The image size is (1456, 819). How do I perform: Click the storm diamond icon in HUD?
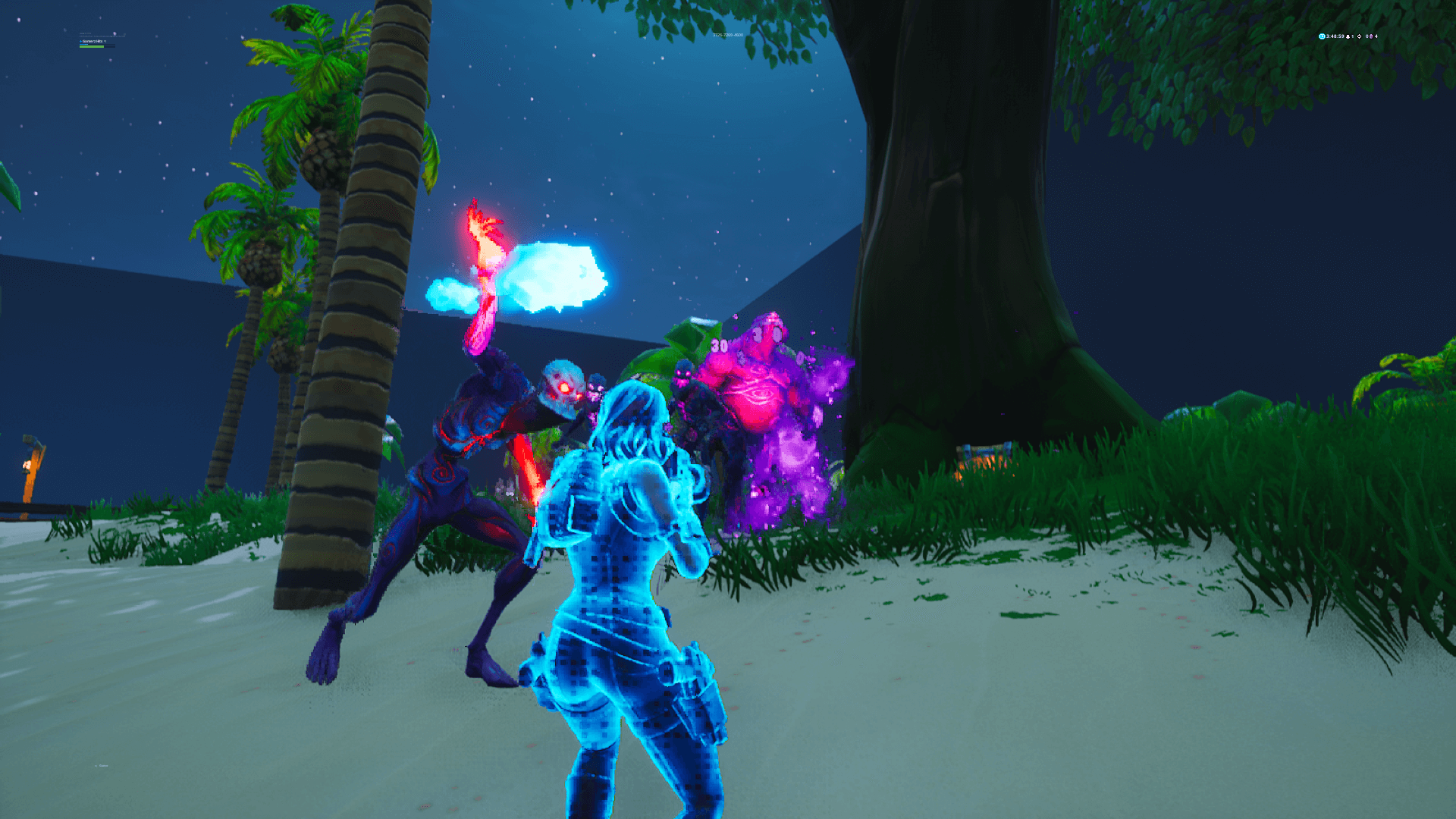point(1360,36)
